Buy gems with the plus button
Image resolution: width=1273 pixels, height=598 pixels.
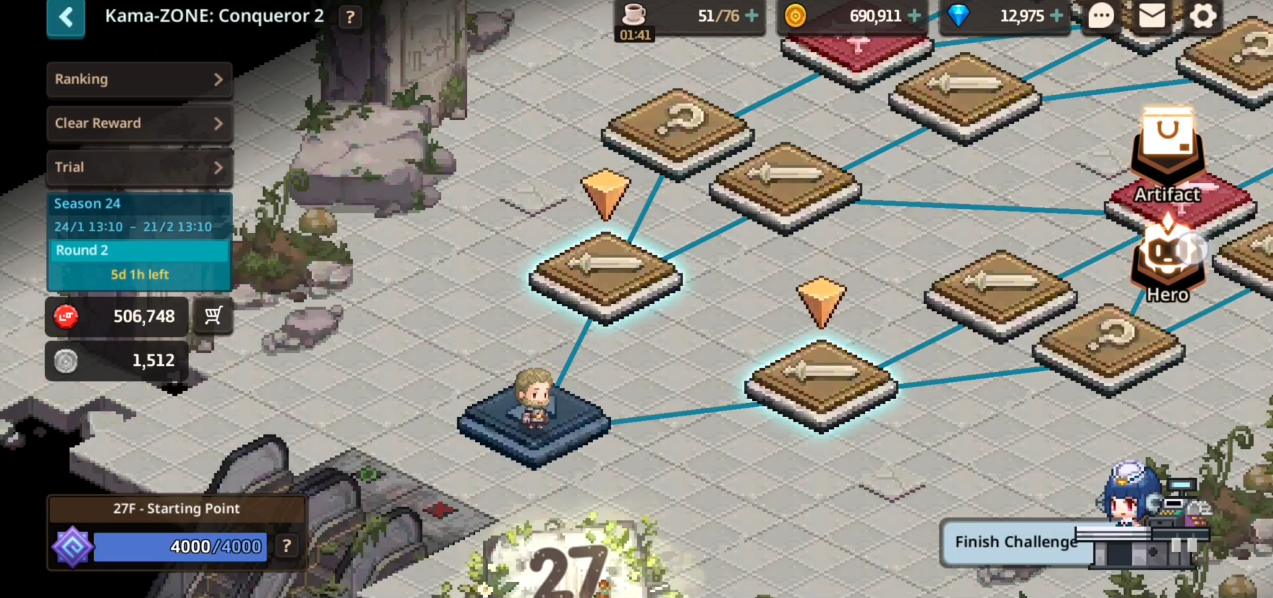[1056, 16]
